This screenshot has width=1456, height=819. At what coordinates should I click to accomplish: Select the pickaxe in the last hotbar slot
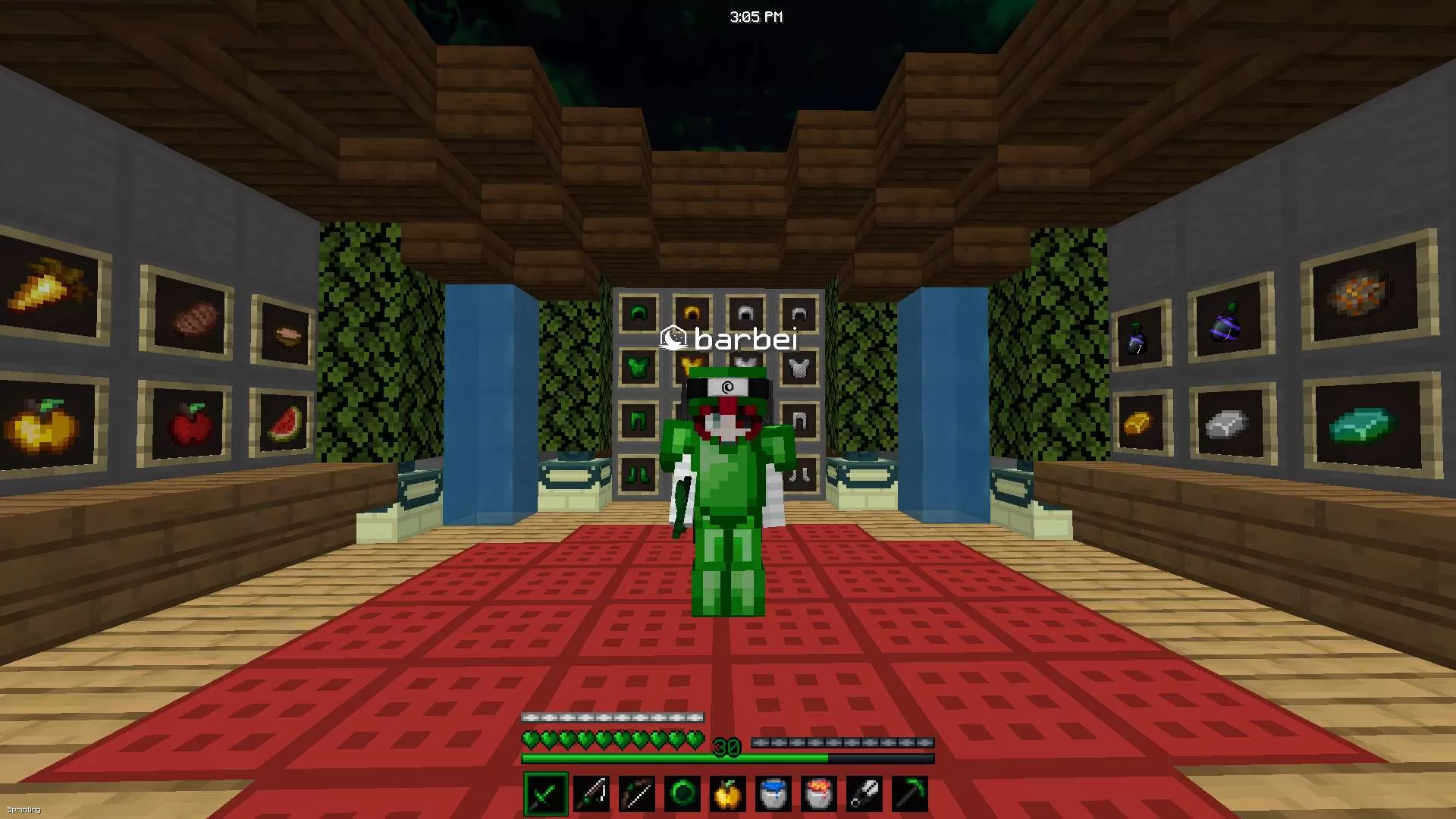point(910,792)
